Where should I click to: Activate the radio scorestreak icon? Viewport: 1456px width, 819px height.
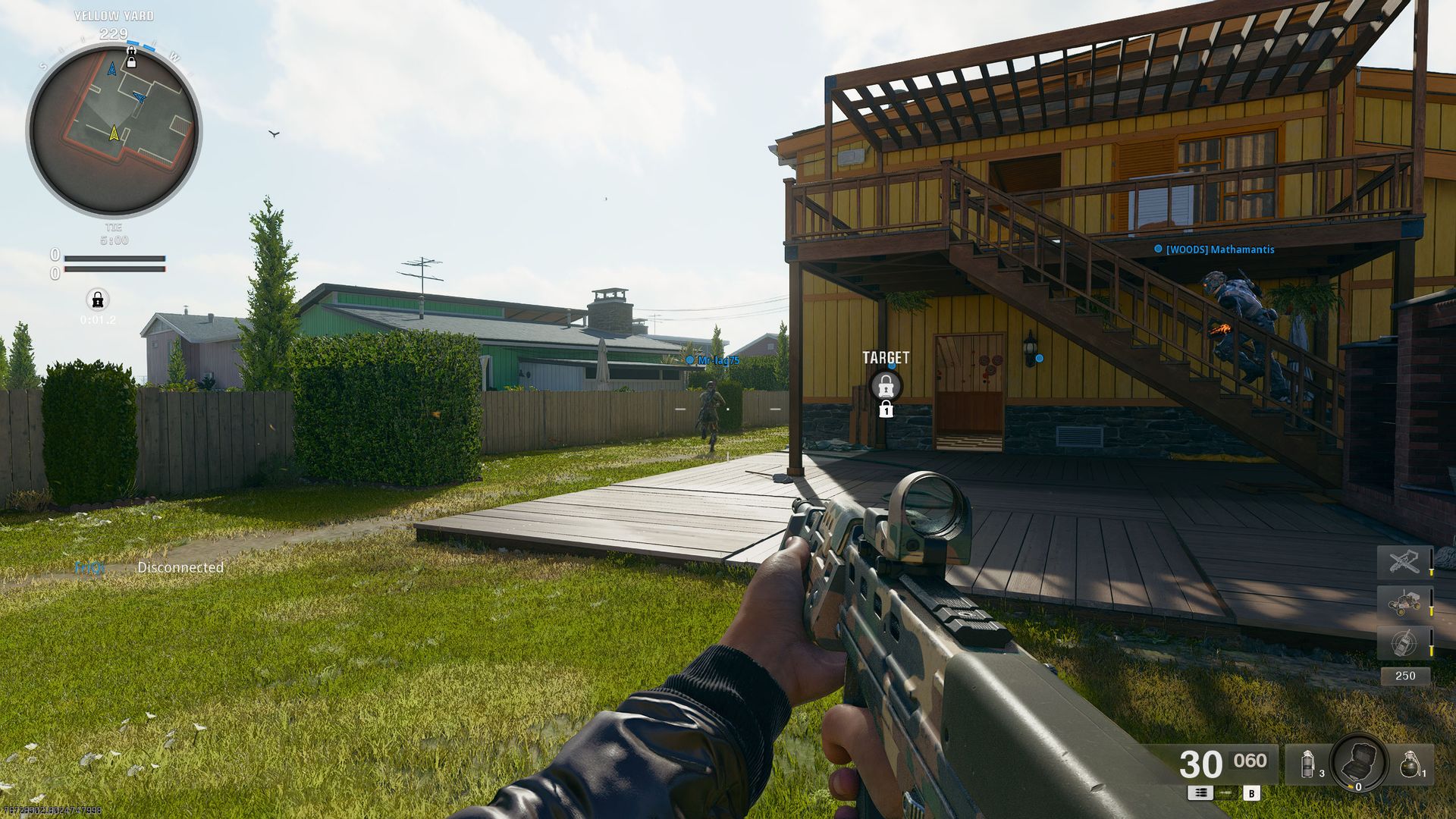tap(1405, 643)
